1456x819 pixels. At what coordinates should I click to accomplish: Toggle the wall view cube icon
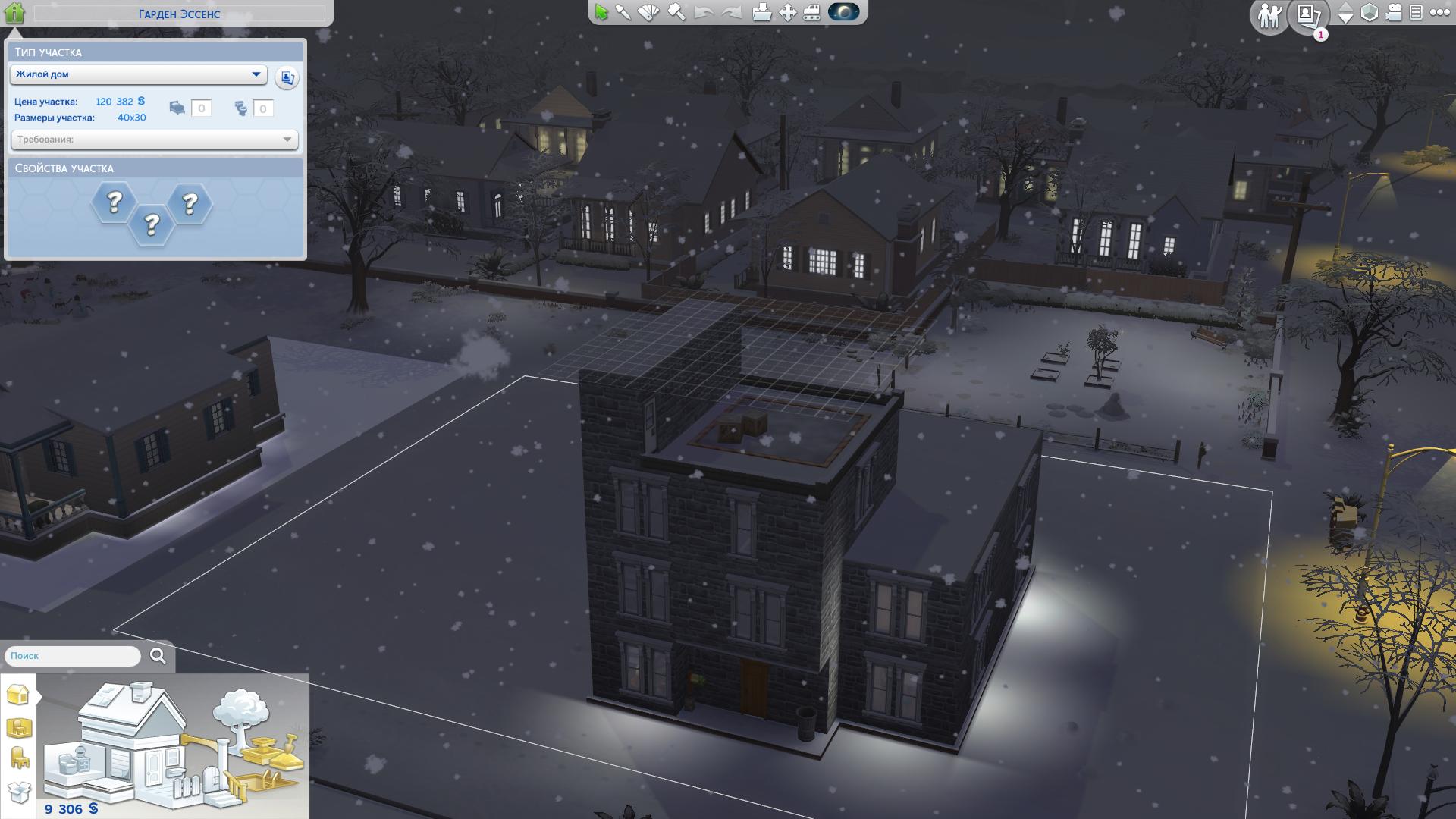pos(1370,13)
